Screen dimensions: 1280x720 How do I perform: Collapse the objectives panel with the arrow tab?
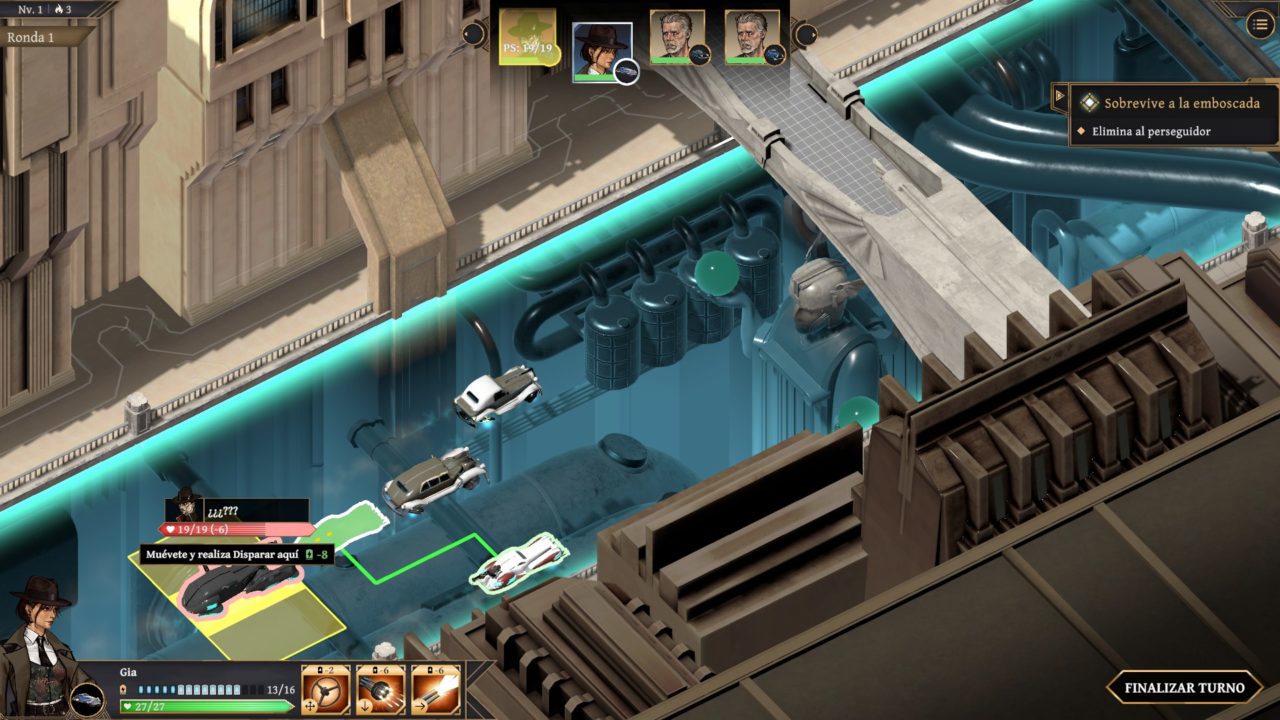(1060, 98)
